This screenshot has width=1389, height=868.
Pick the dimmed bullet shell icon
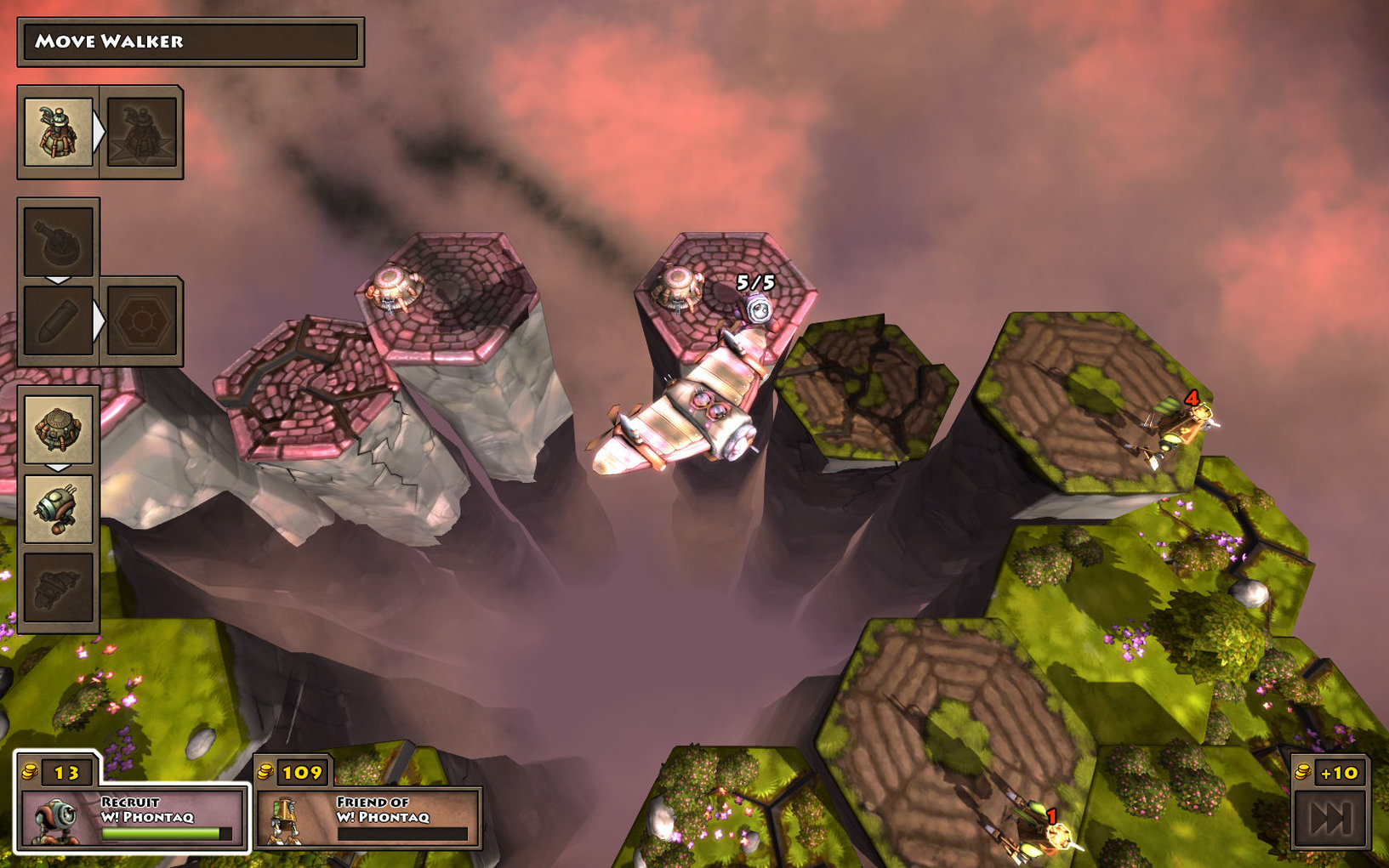coord(58,321)
